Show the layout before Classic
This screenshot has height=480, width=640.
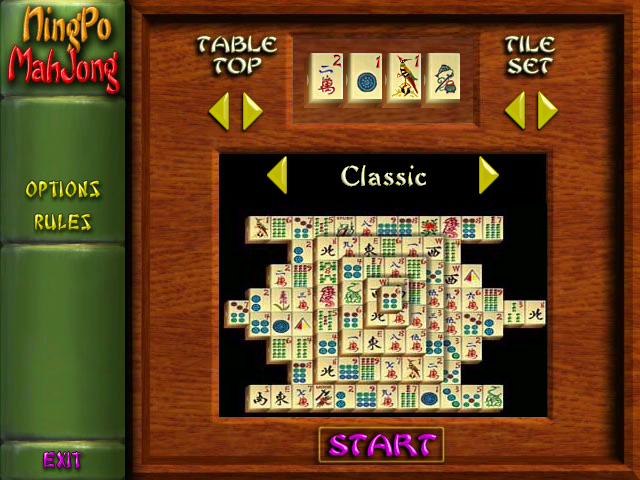click(277, 176)
